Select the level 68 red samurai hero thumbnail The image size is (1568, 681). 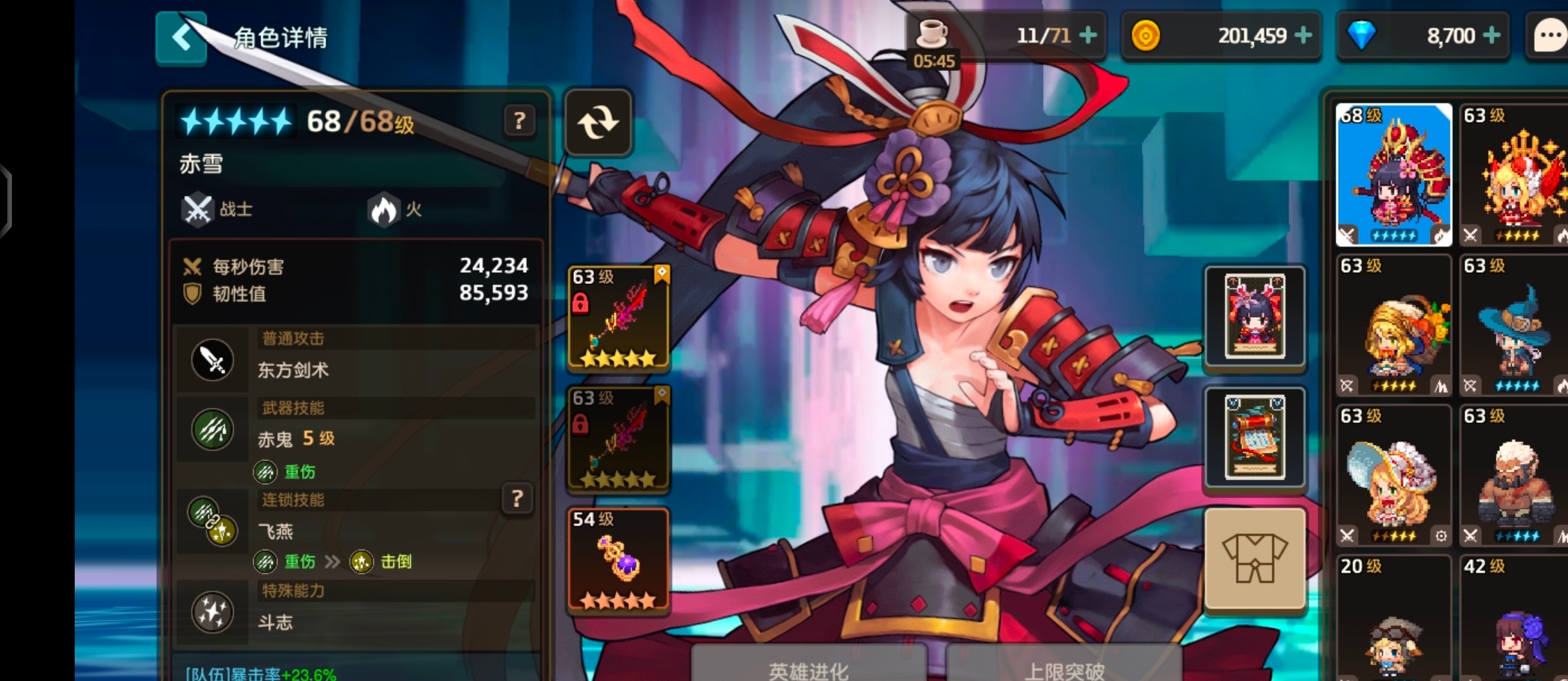coord(1393,175)
